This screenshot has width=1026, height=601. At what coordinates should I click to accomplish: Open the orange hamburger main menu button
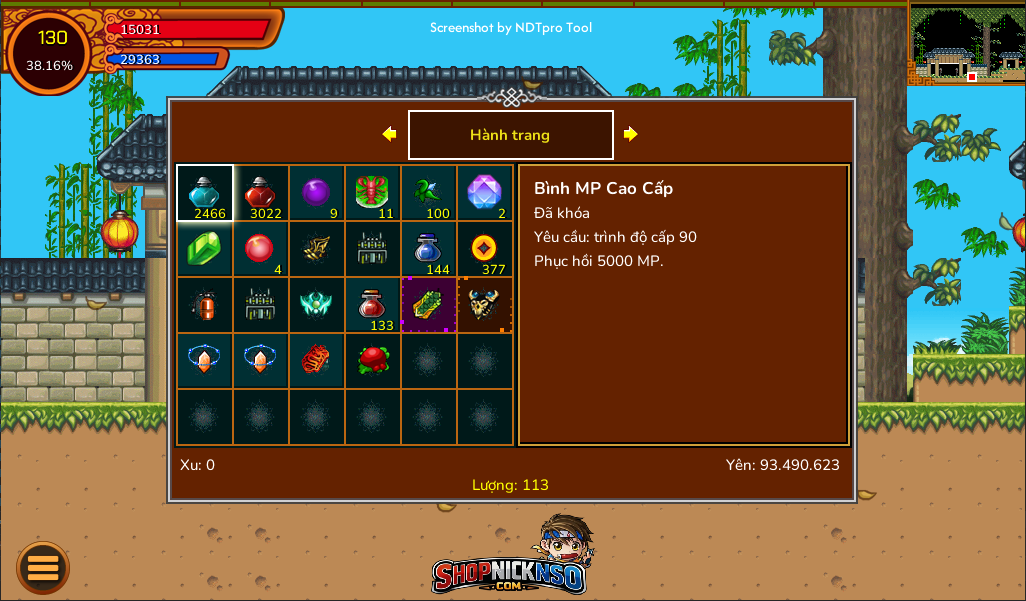[43, 568]
